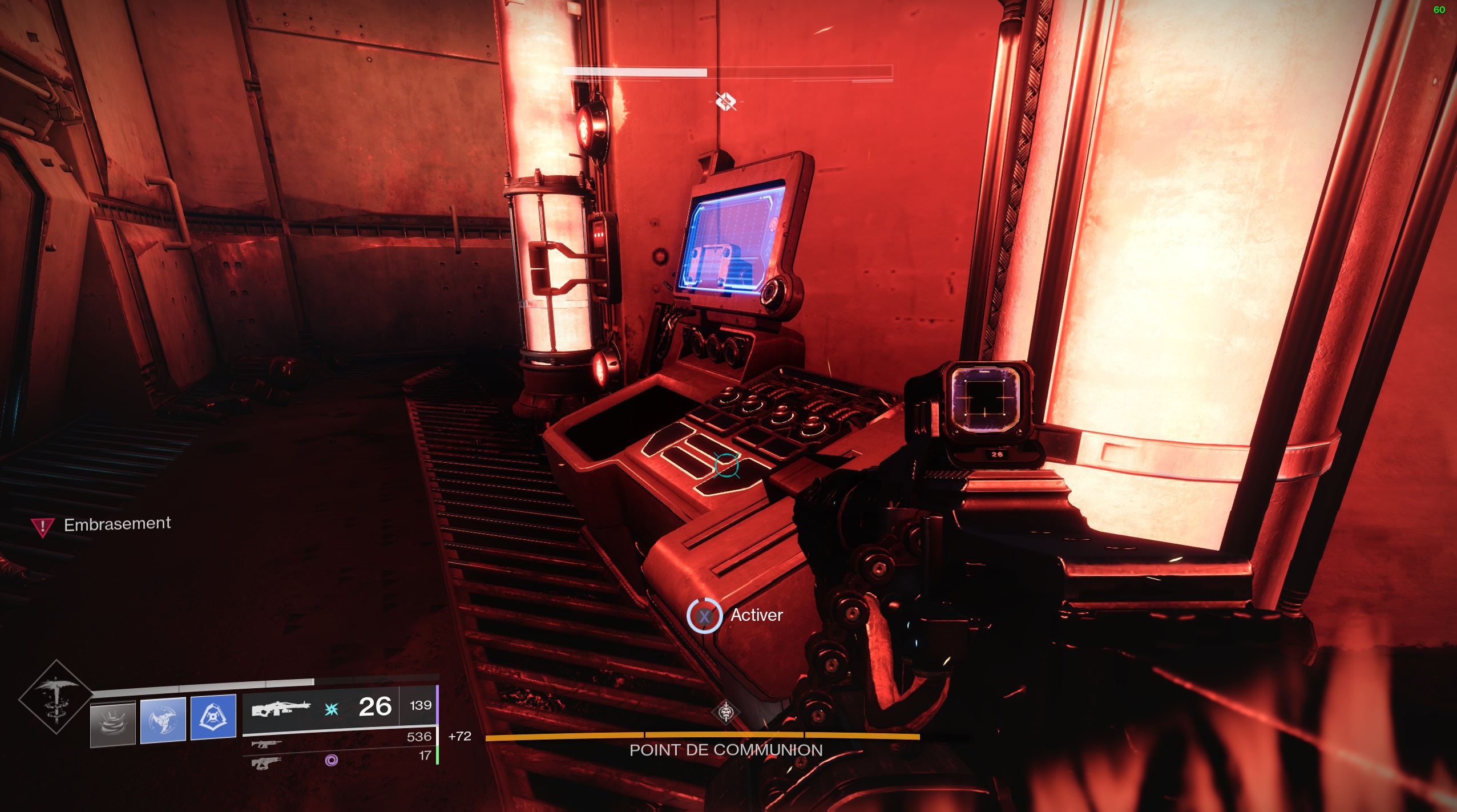Switch to the bottom weapon with 17 ammo
This screenshot has width=1457, height=812.
[267, 762]
